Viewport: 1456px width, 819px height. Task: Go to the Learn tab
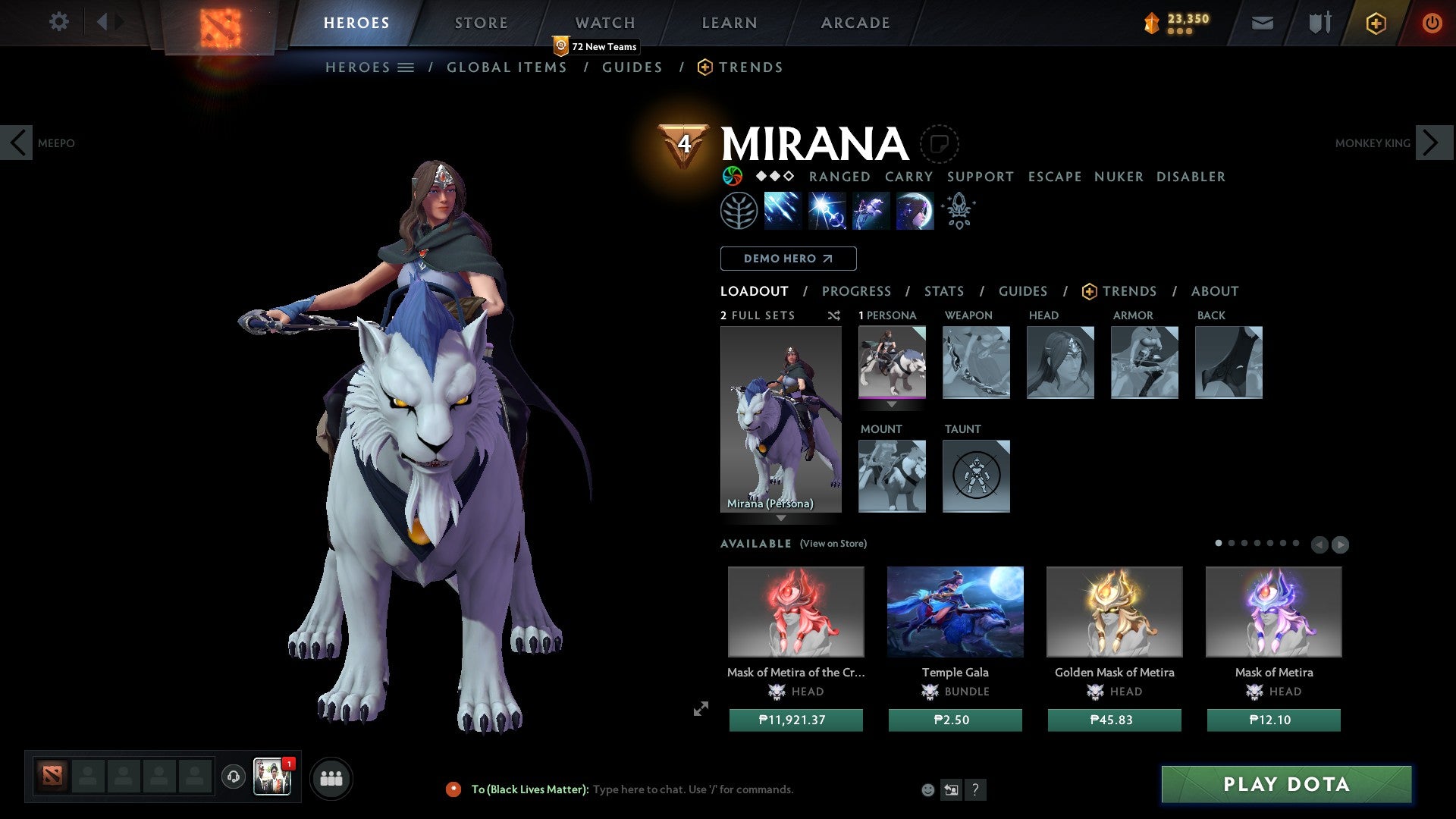pos(729,23)
